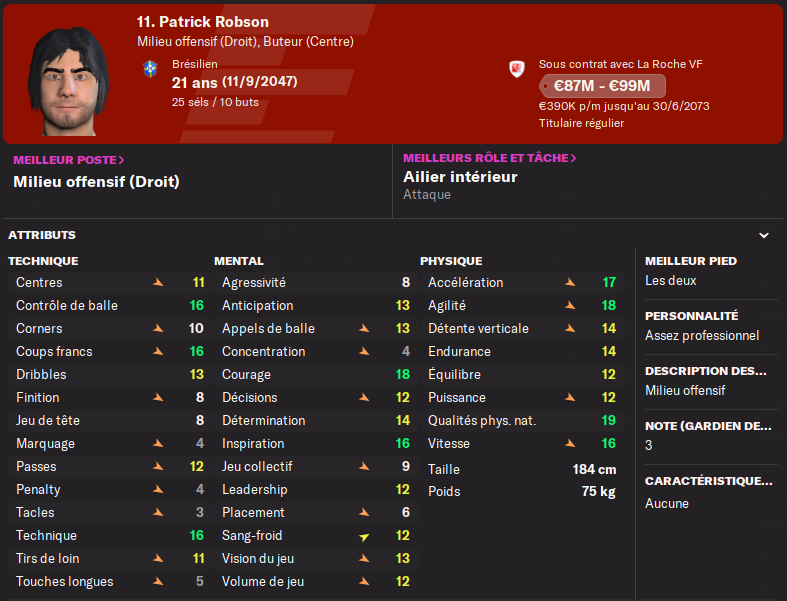Image resolution: width=787 pixels, height=601 pixels.
Task: Click the €87M - €99M value tag
Action: (602, 86)
